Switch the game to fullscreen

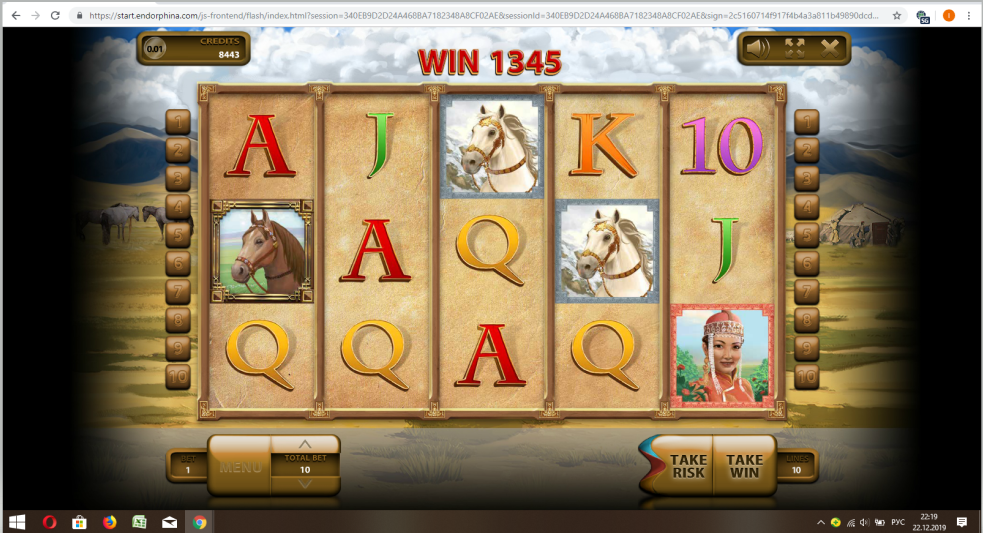pyautogui.click(x=795, y=47)
